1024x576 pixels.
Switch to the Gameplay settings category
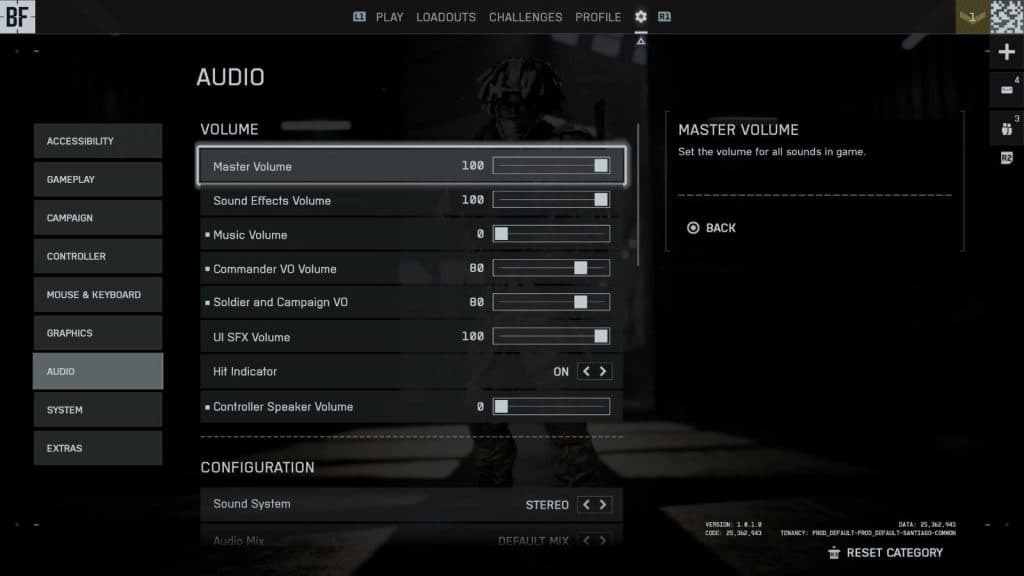tap(97, 179)
